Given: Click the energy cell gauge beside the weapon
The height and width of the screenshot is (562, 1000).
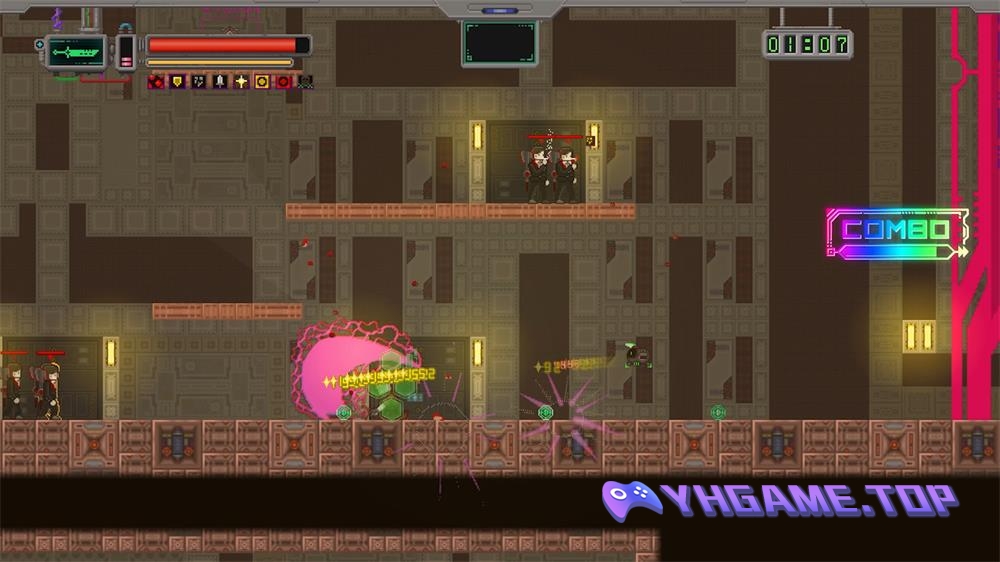Looking at the screenshot, I should (x=127, y=52).
